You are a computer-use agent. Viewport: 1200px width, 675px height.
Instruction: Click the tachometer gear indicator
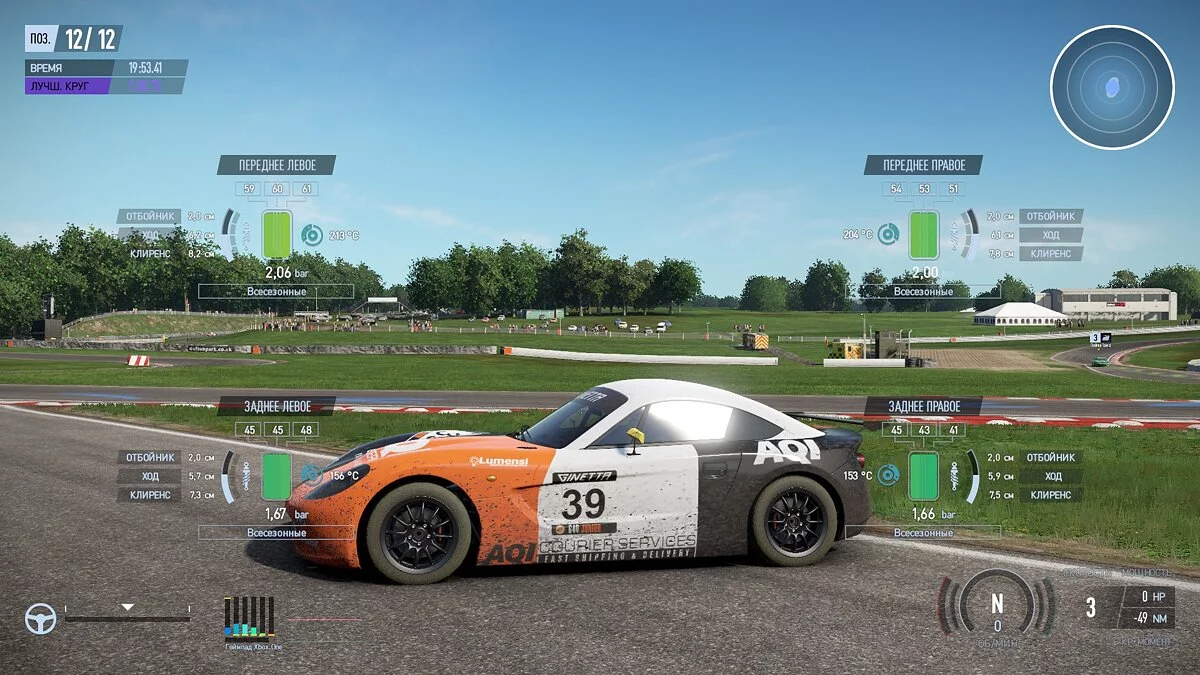coord(996,605)
